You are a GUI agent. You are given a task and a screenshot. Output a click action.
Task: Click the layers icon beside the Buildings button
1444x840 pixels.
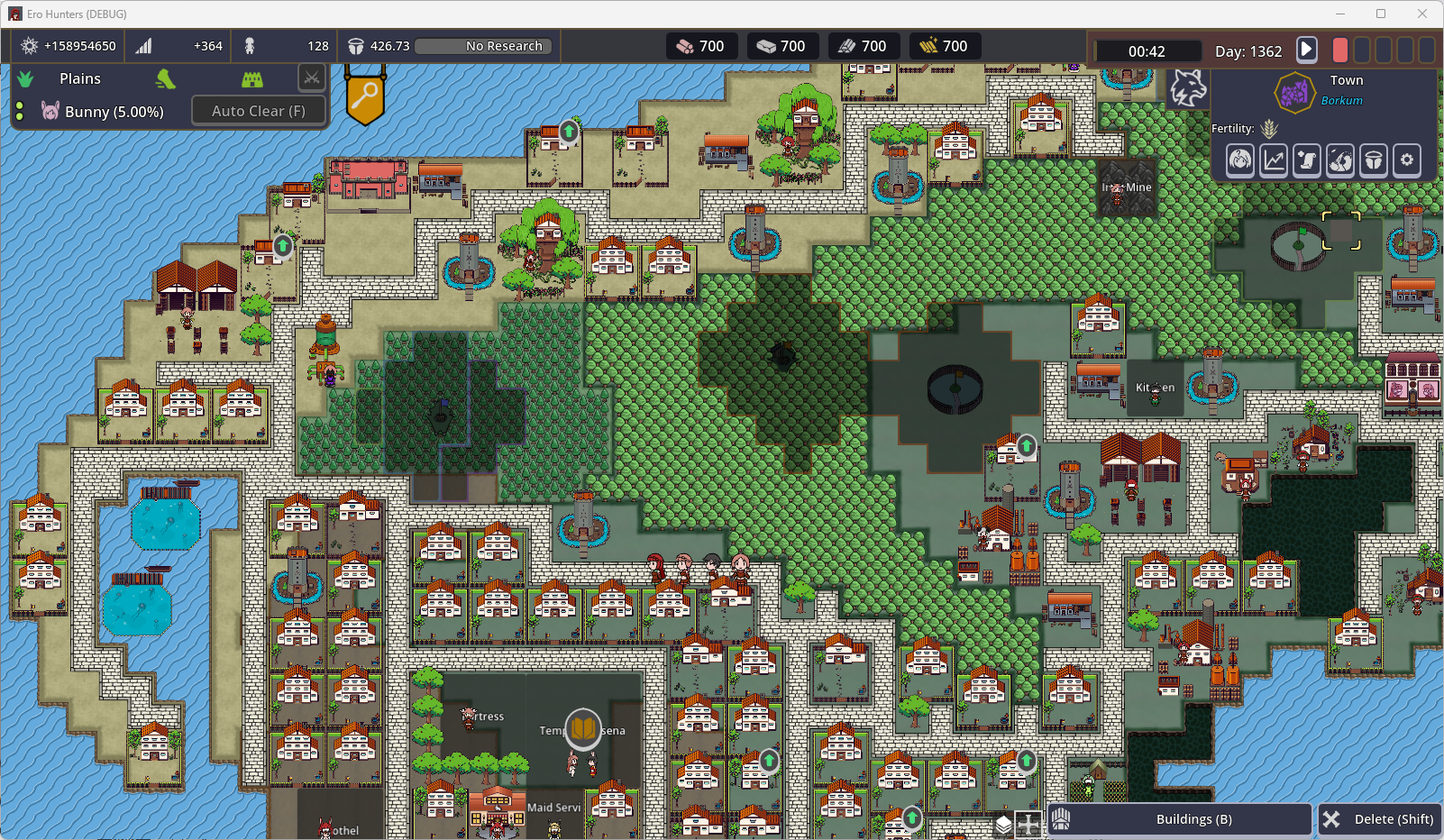(1003, 823)
